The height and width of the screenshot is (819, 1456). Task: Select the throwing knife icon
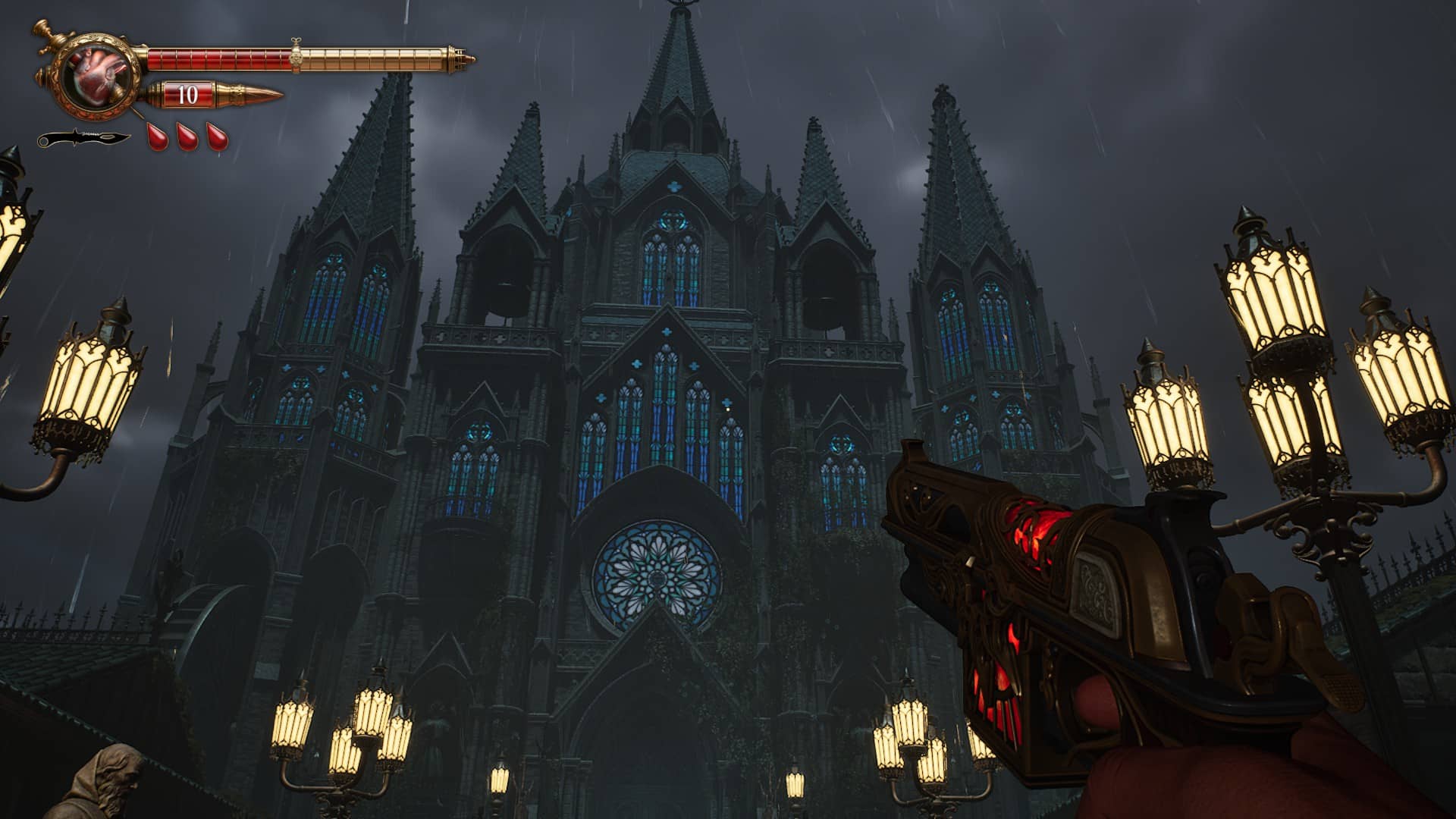point(83,140)
